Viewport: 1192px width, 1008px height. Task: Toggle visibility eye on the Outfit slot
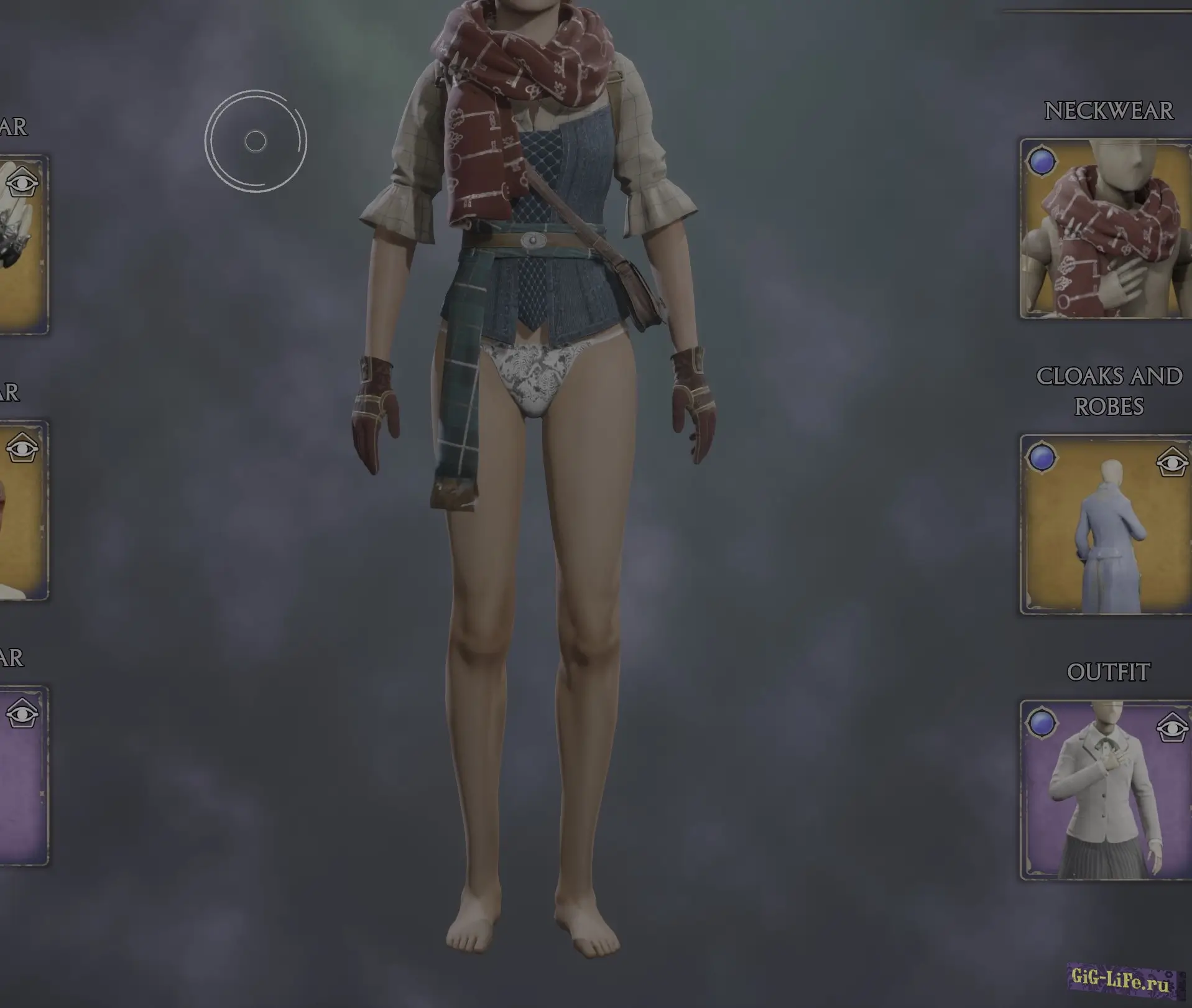(x=1172, y=728)
